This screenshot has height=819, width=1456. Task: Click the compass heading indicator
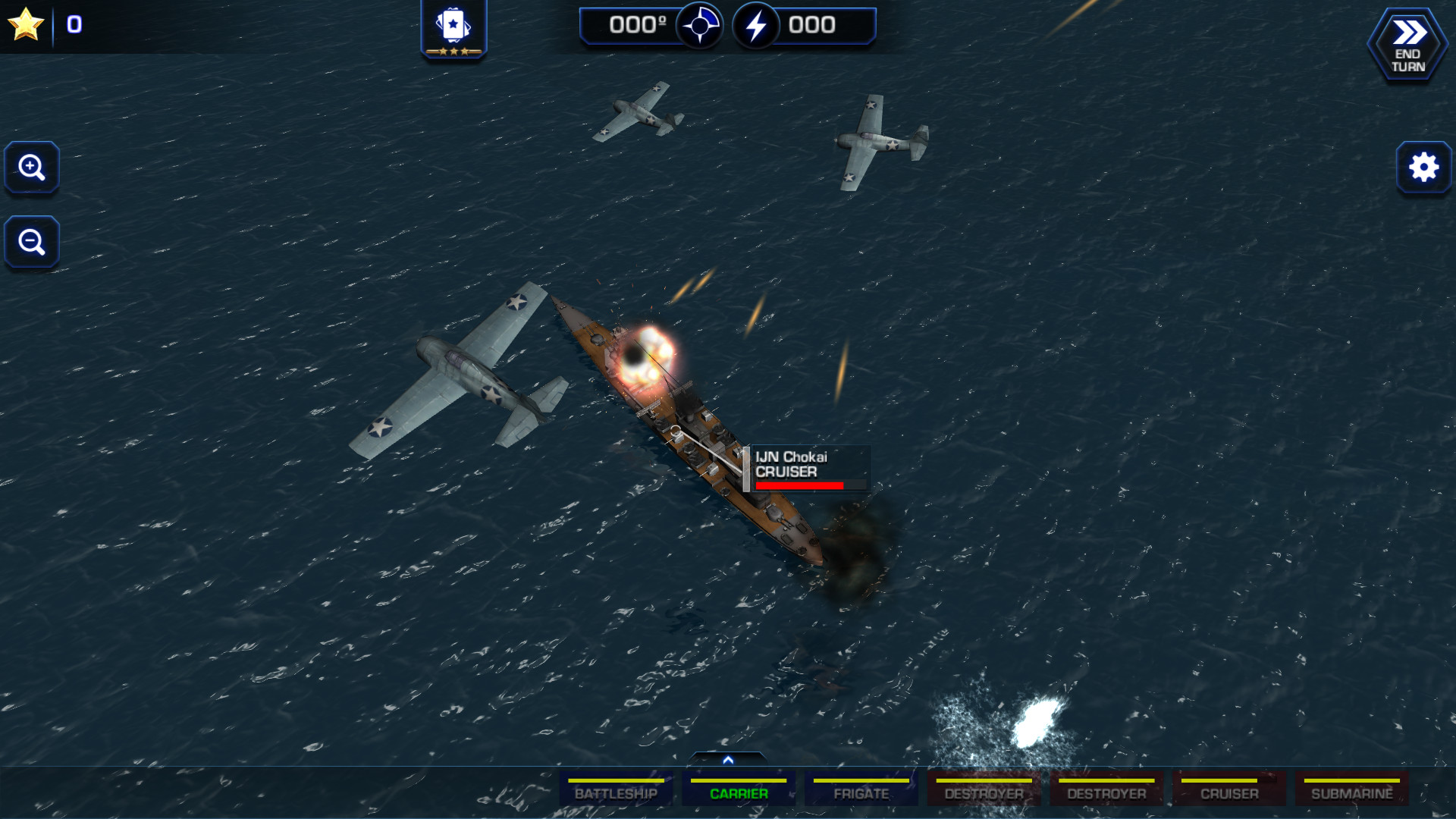[701, 24]
